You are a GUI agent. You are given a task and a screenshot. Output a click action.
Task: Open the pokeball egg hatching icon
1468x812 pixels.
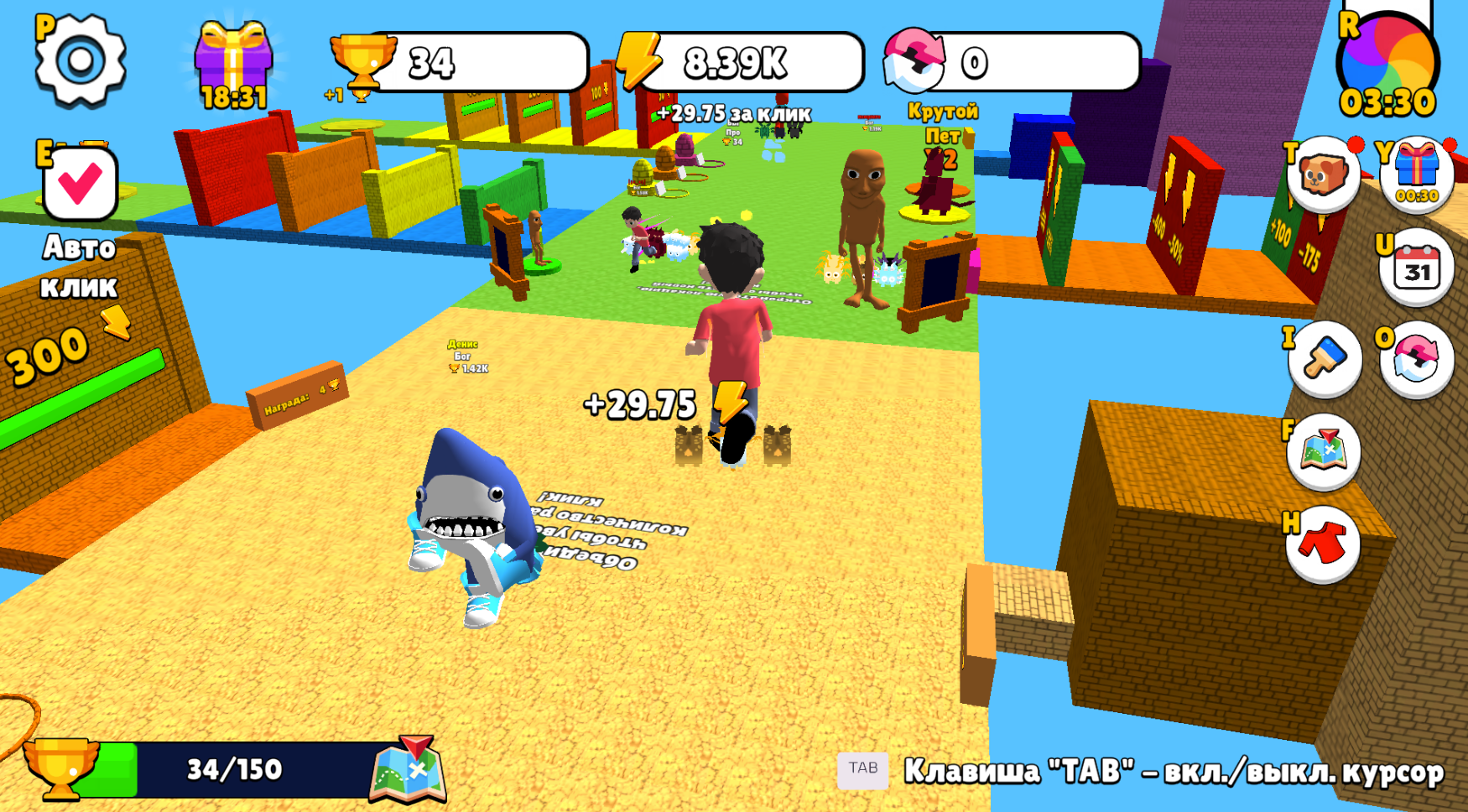pos(1416,358)
